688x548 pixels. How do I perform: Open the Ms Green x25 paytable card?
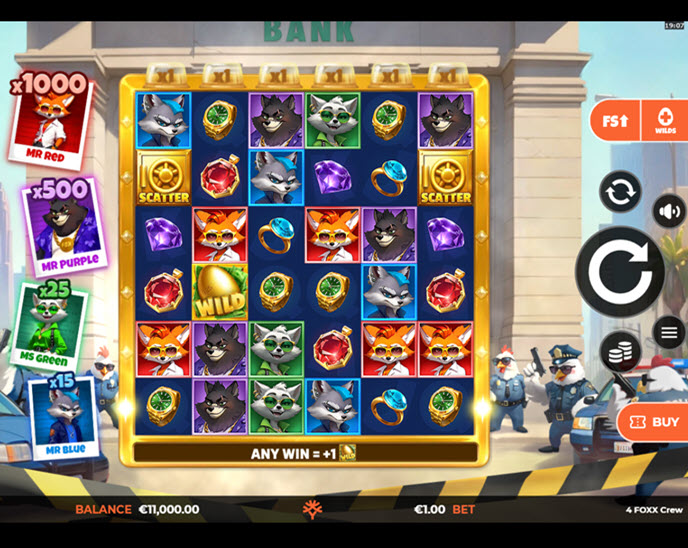(x=50, y=323)
